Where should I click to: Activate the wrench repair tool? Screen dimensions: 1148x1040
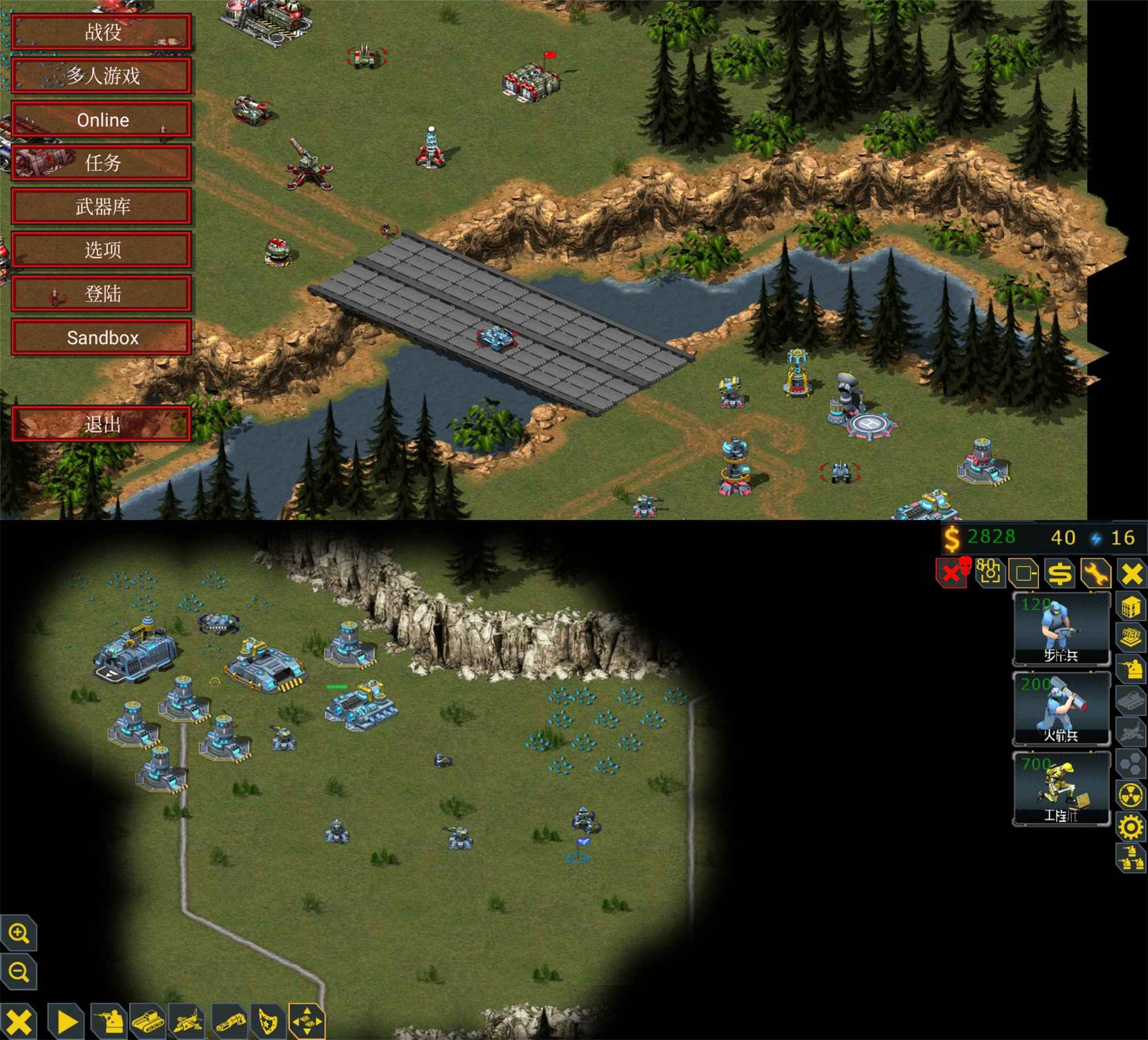tap(1096, 573)
